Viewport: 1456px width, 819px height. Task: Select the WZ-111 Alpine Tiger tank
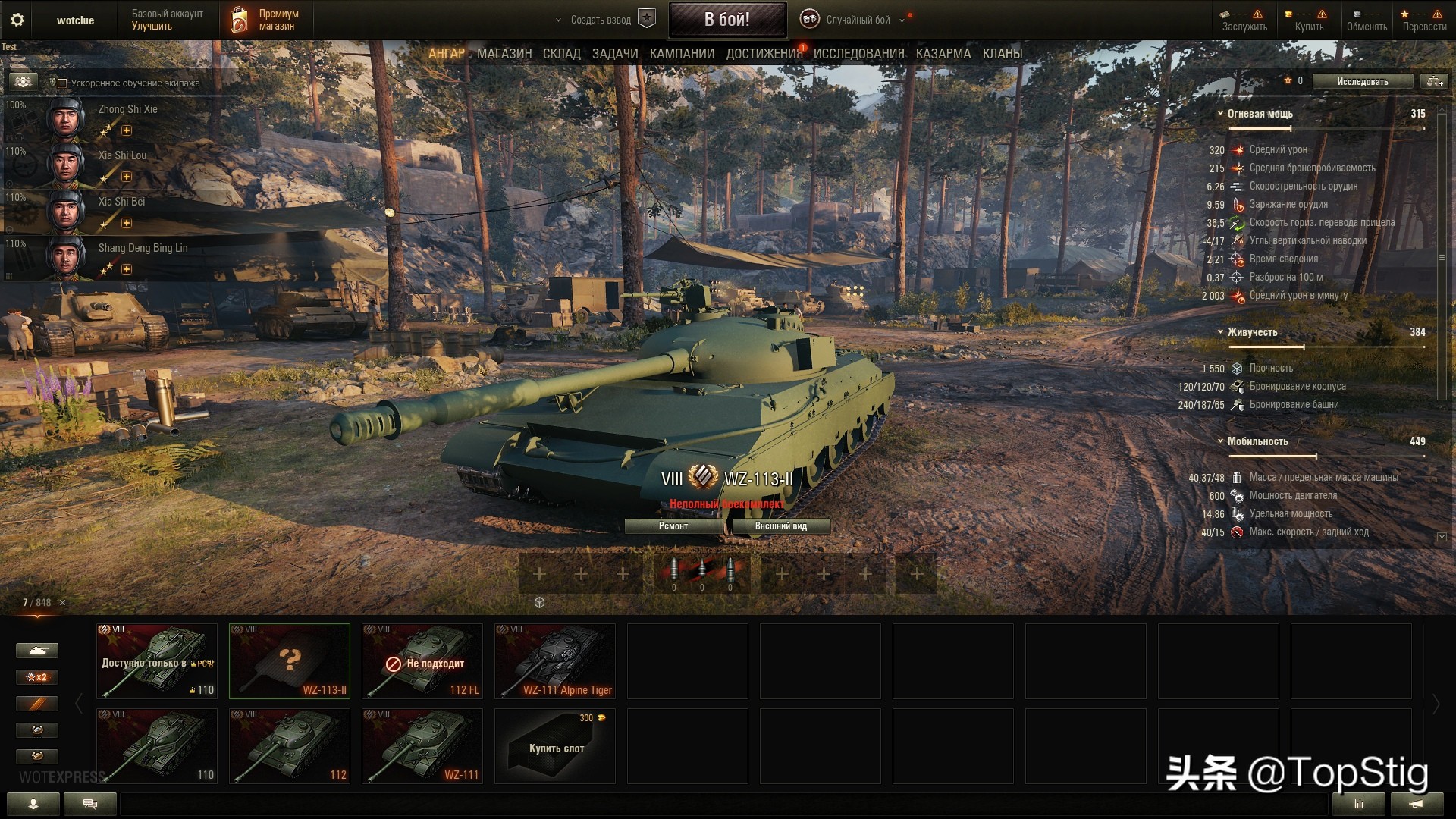(554, 661)
